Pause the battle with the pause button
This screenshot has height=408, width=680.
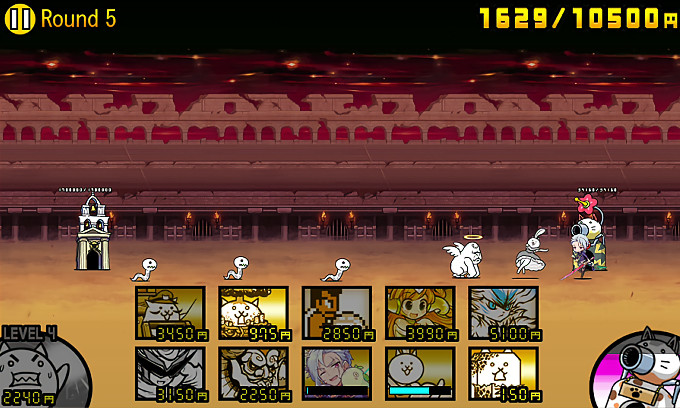click(21, 19)
